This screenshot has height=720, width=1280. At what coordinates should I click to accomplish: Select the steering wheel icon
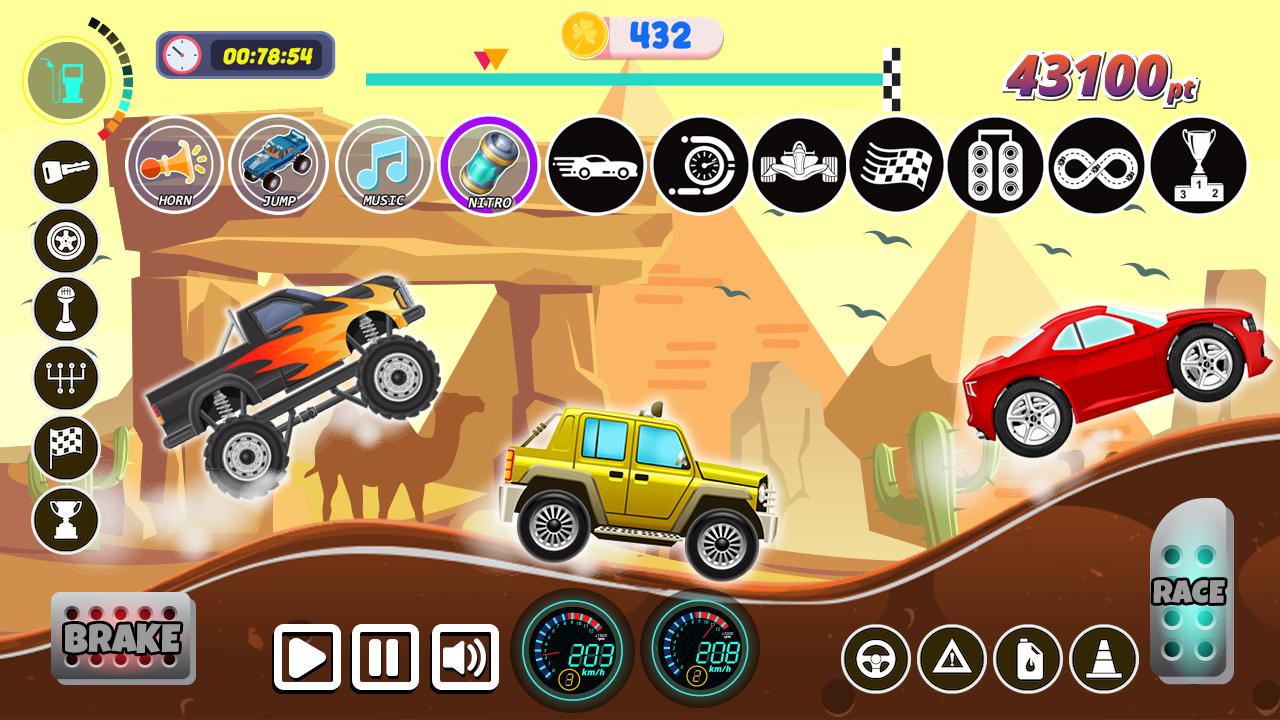coord(875,659)
